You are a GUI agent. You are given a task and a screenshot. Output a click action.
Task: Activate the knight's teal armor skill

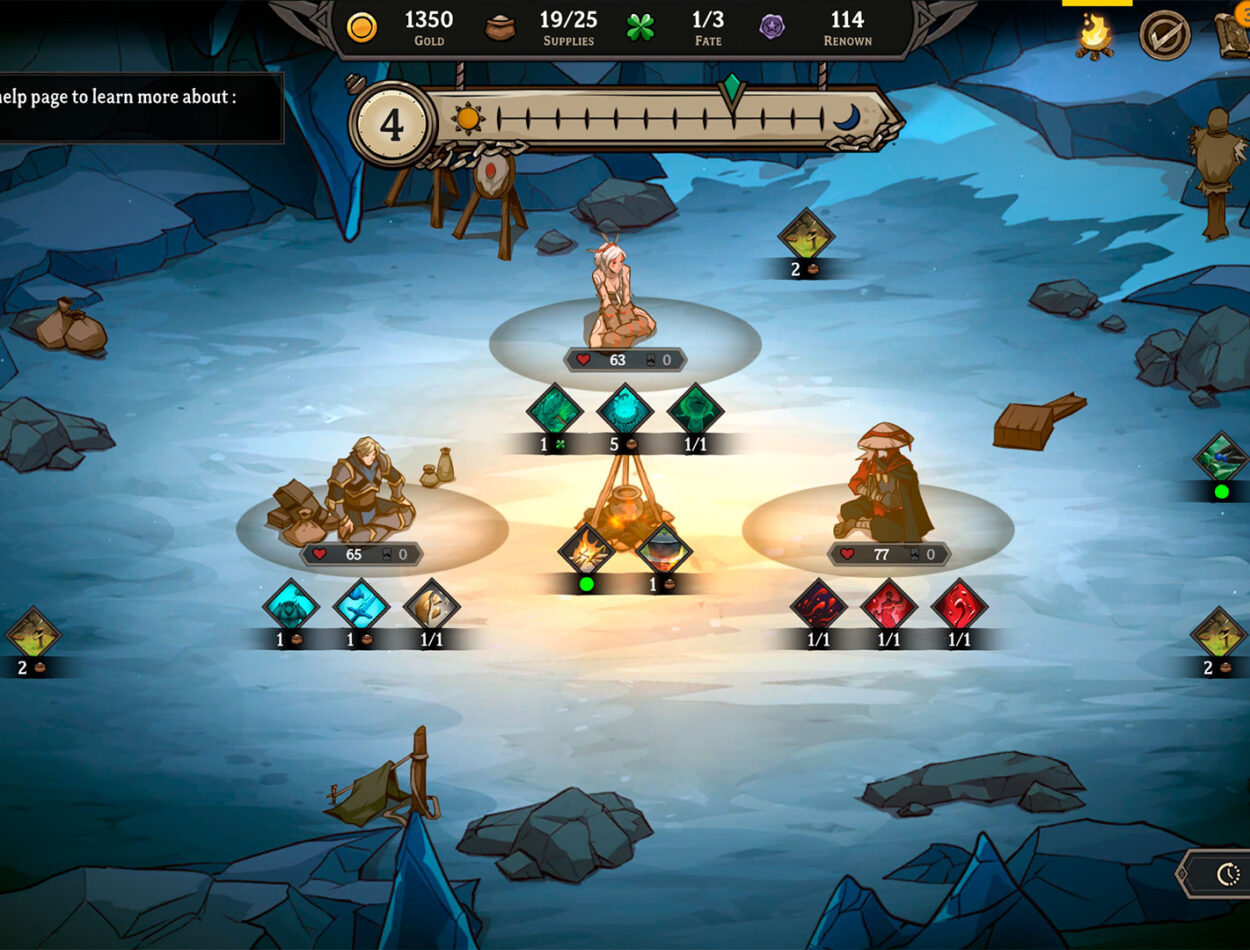pyautogui.click(x=291, y=606)
